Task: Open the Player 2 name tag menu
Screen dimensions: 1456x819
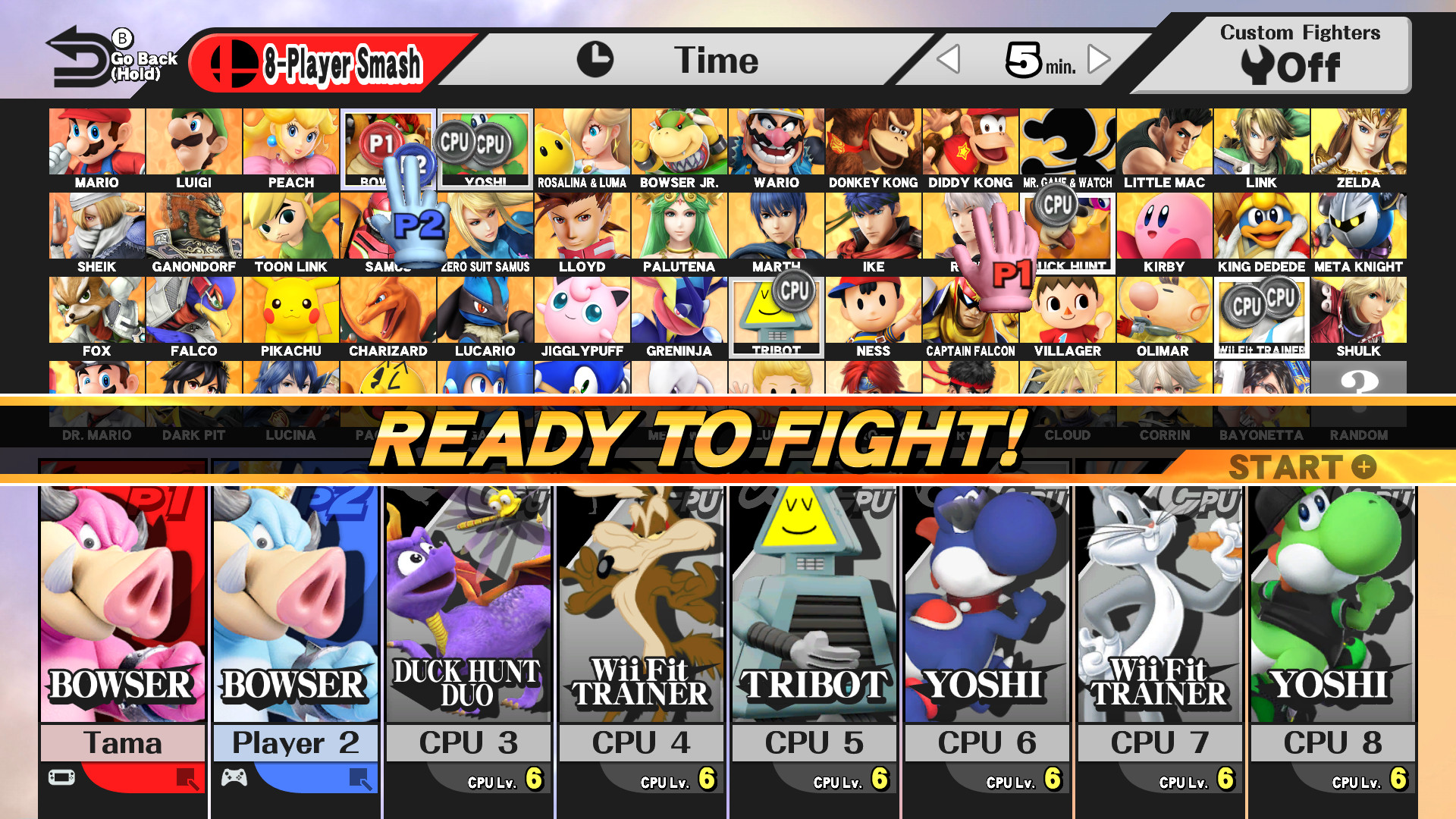Action: [295, 742]
